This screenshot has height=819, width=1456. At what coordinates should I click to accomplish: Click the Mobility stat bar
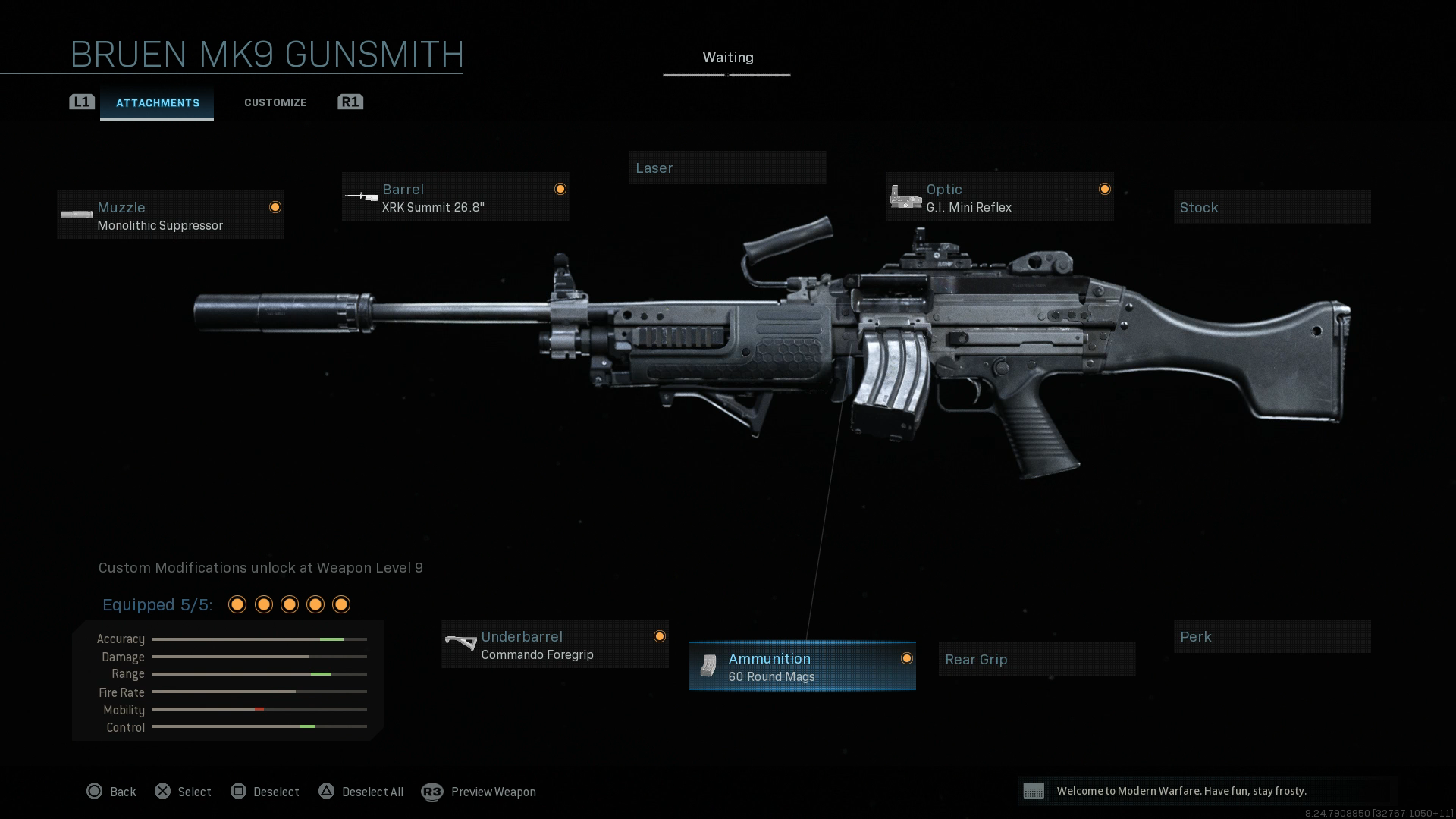[259, 710]
